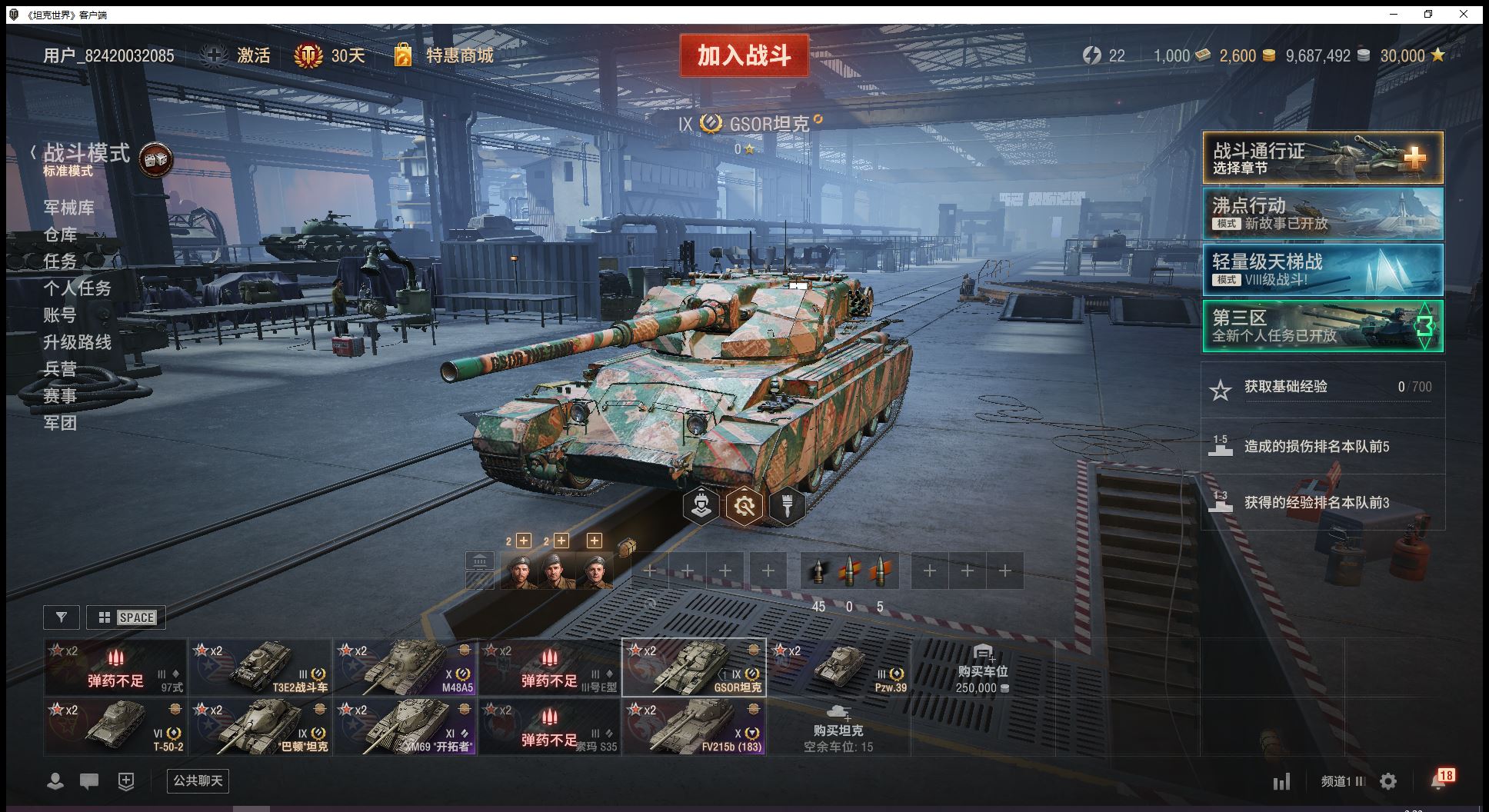The width and height of the screenshot is (1489, 812).
Task: Open the 仓库 depot menu
Action: click(60, 235)
